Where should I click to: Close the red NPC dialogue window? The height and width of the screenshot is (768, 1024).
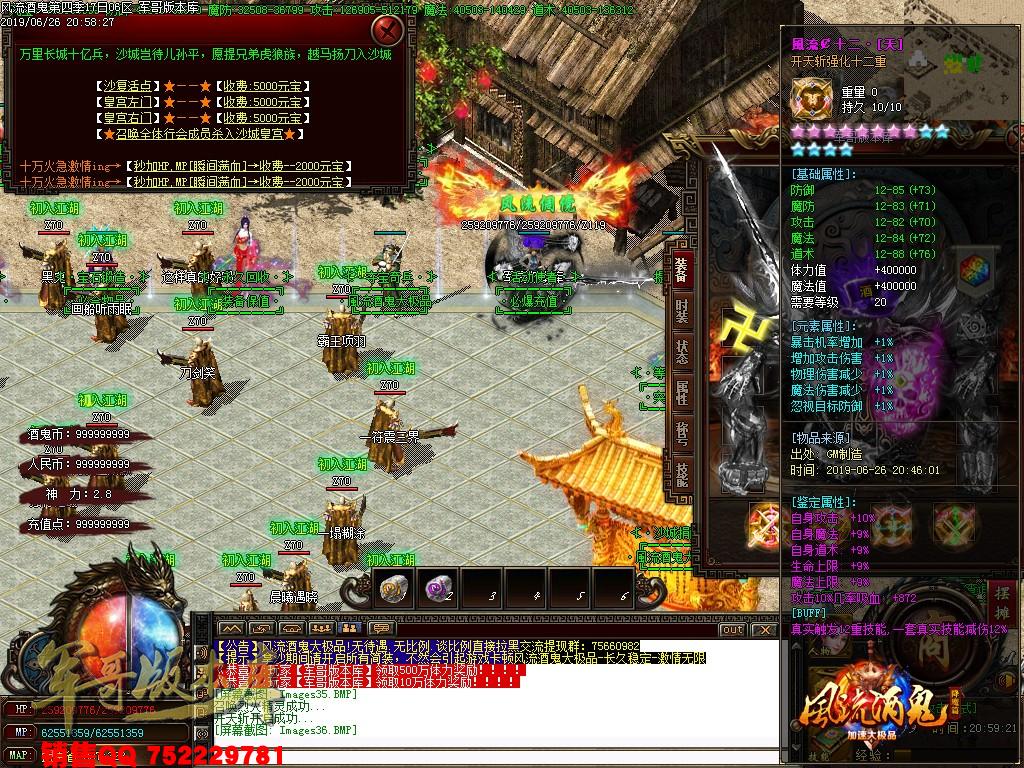click(387, 31)
